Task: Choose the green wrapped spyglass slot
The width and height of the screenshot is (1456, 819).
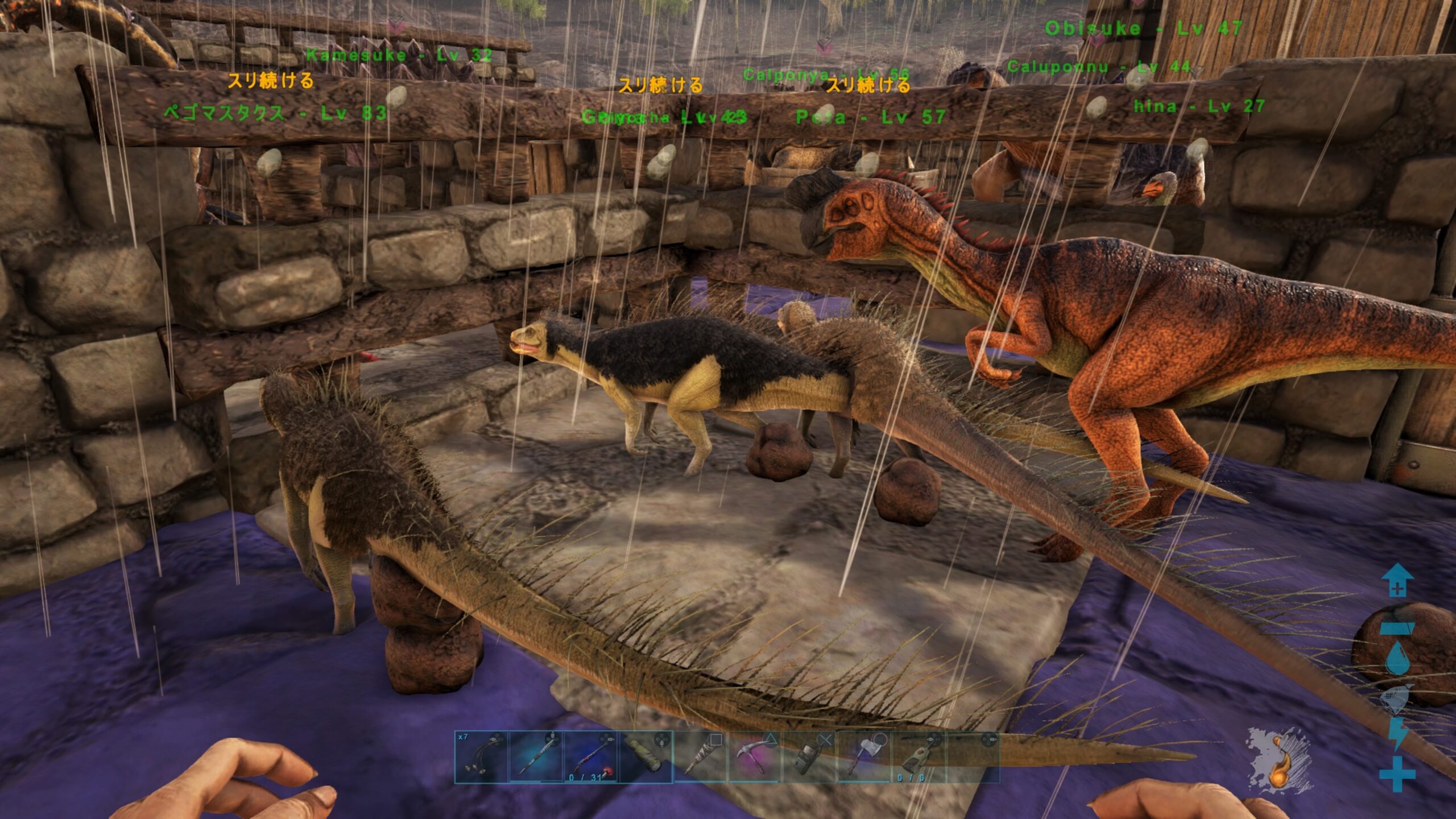Action: coord(646,757)
